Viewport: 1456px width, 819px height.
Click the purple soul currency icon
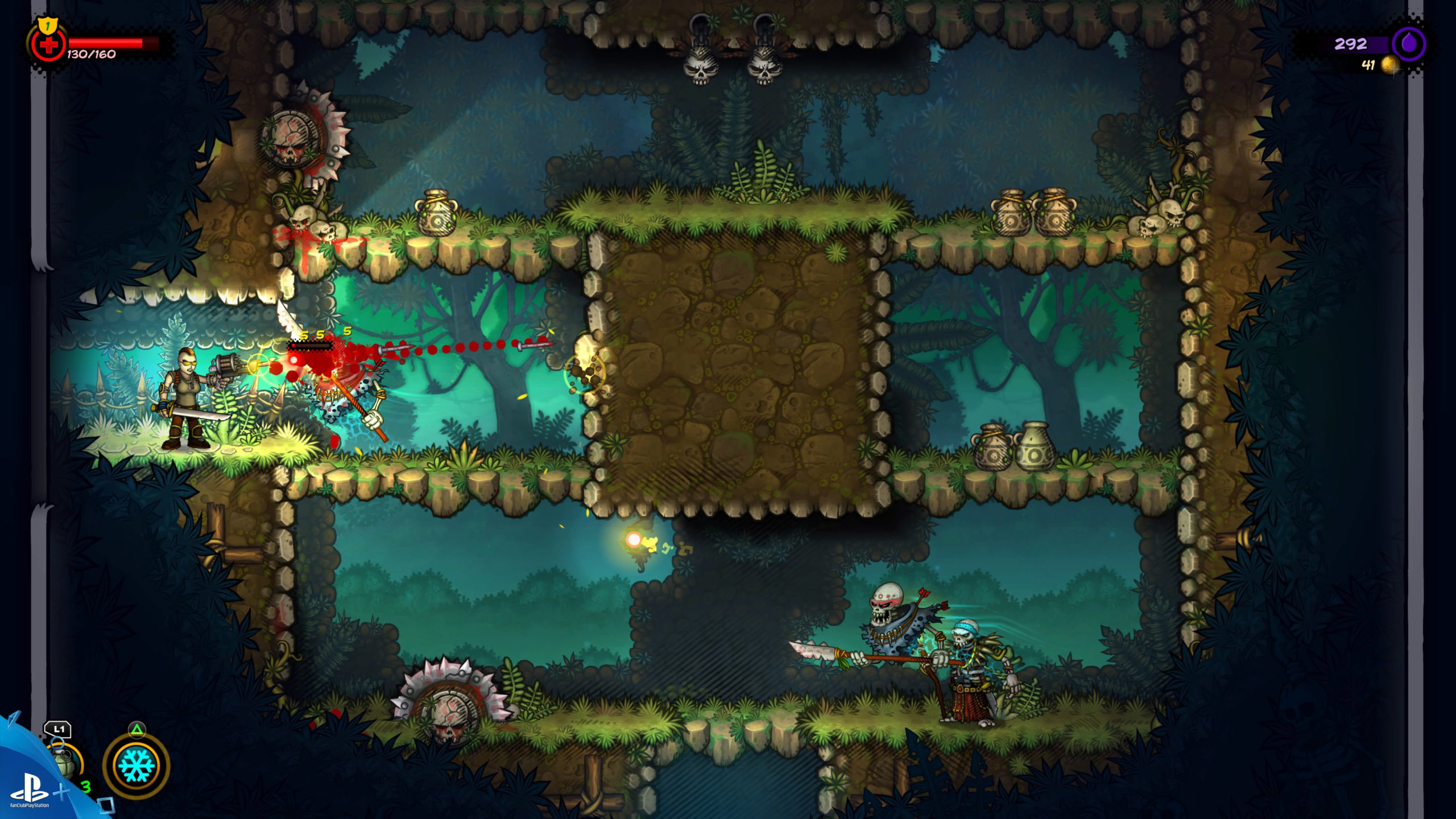1409,44
